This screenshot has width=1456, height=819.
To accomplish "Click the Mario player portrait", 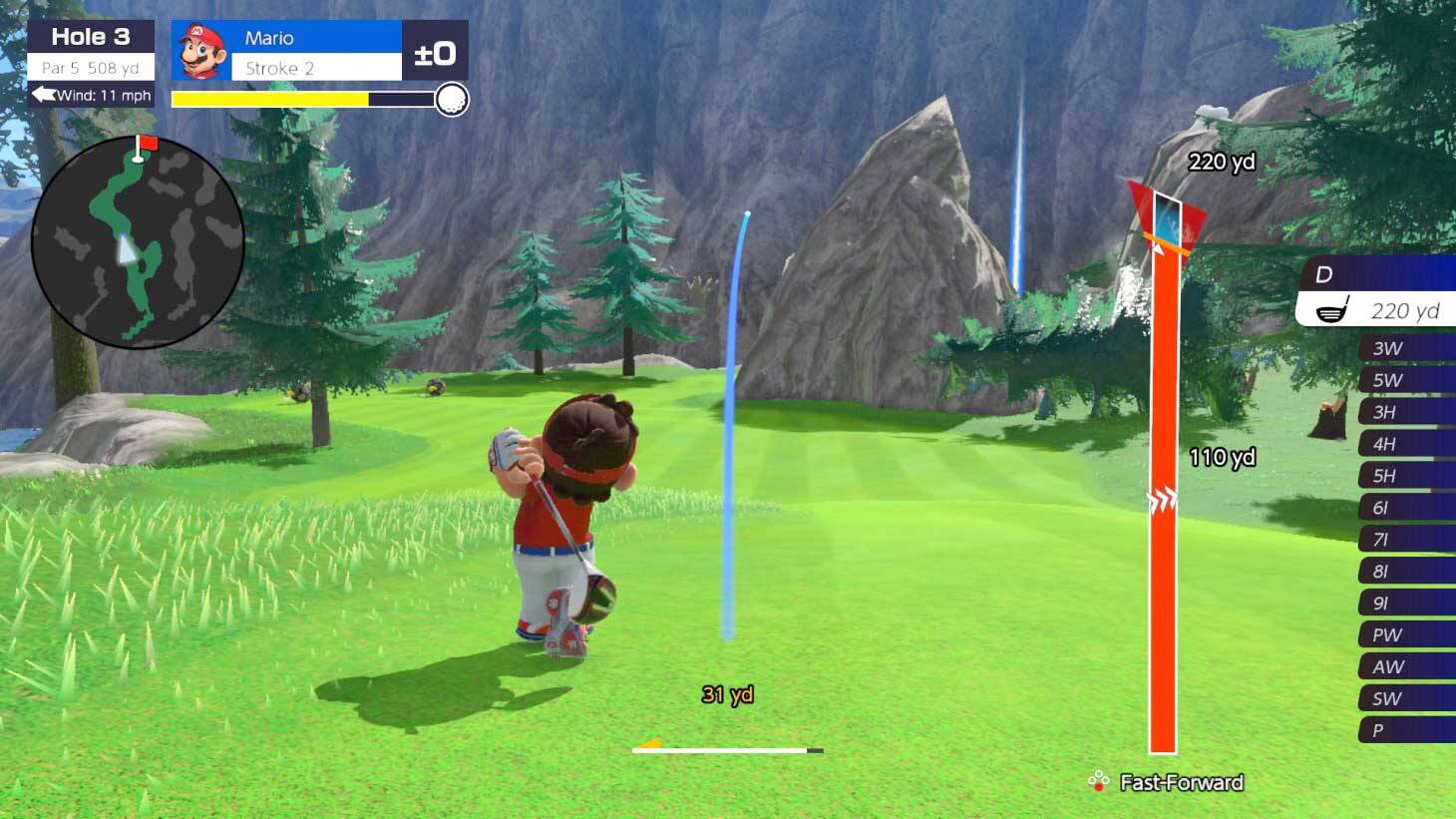I will 201,51.
